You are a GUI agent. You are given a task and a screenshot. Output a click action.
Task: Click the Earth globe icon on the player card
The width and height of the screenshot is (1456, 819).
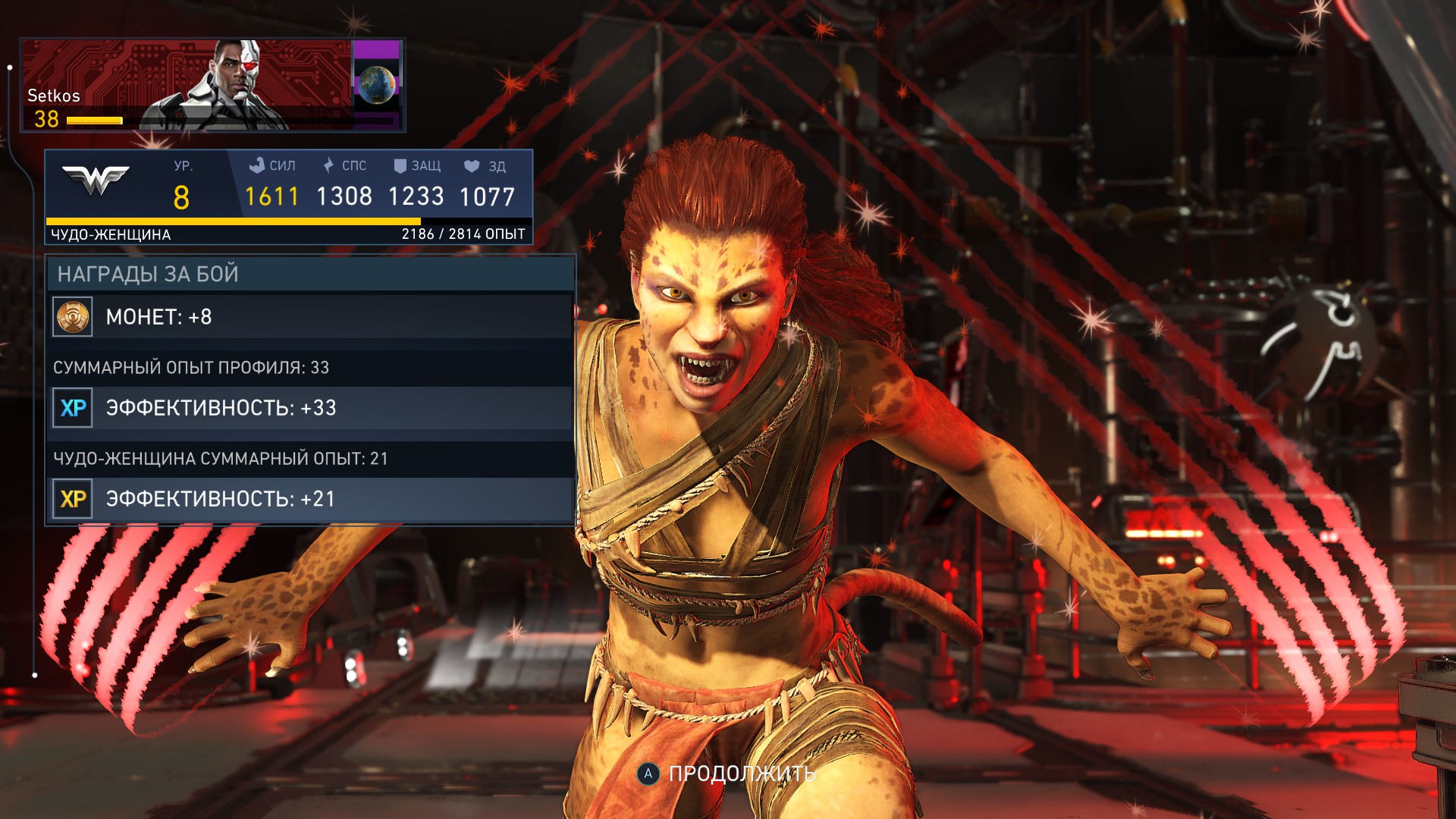377,85
